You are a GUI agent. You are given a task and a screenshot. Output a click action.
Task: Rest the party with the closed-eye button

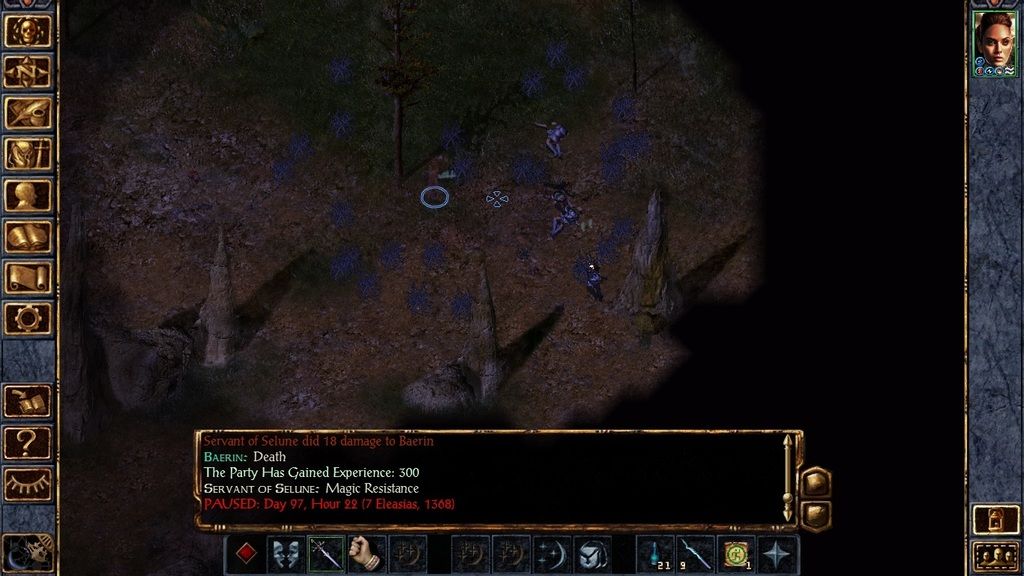coord(28,483)
